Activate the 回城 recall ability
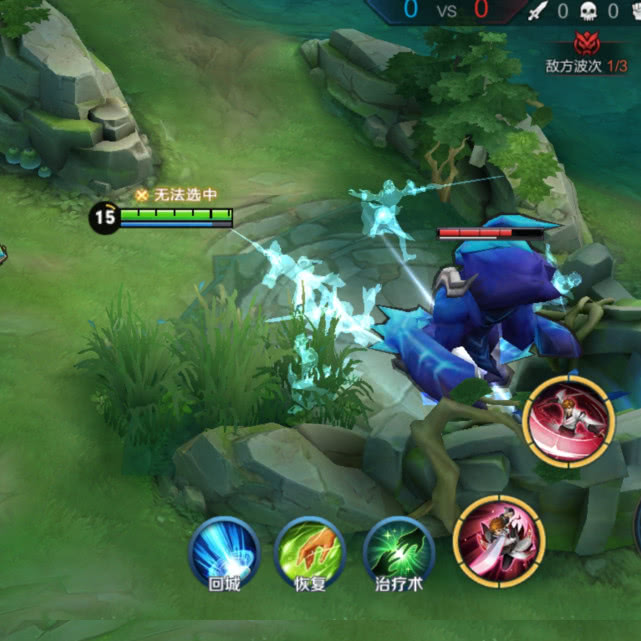The width and height of the screenshot is (641, 641). pos(224,551)
